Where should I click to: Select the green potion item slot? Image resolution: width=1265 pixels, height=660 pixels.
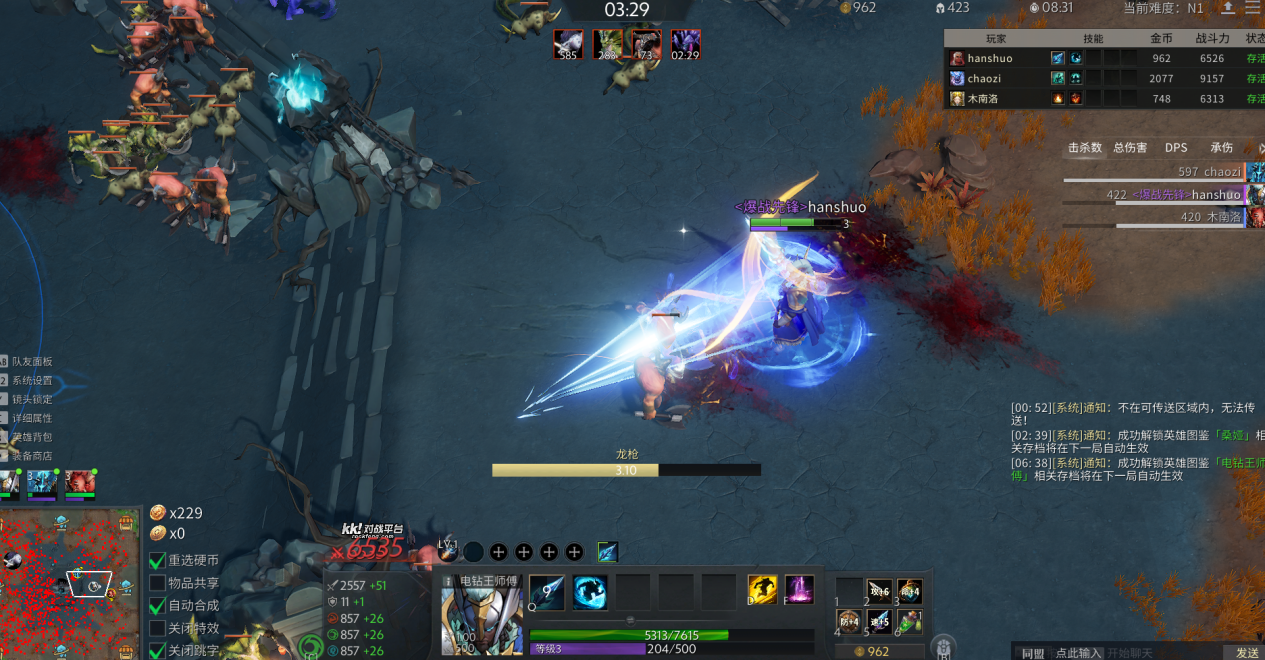[x=909, y=623]
